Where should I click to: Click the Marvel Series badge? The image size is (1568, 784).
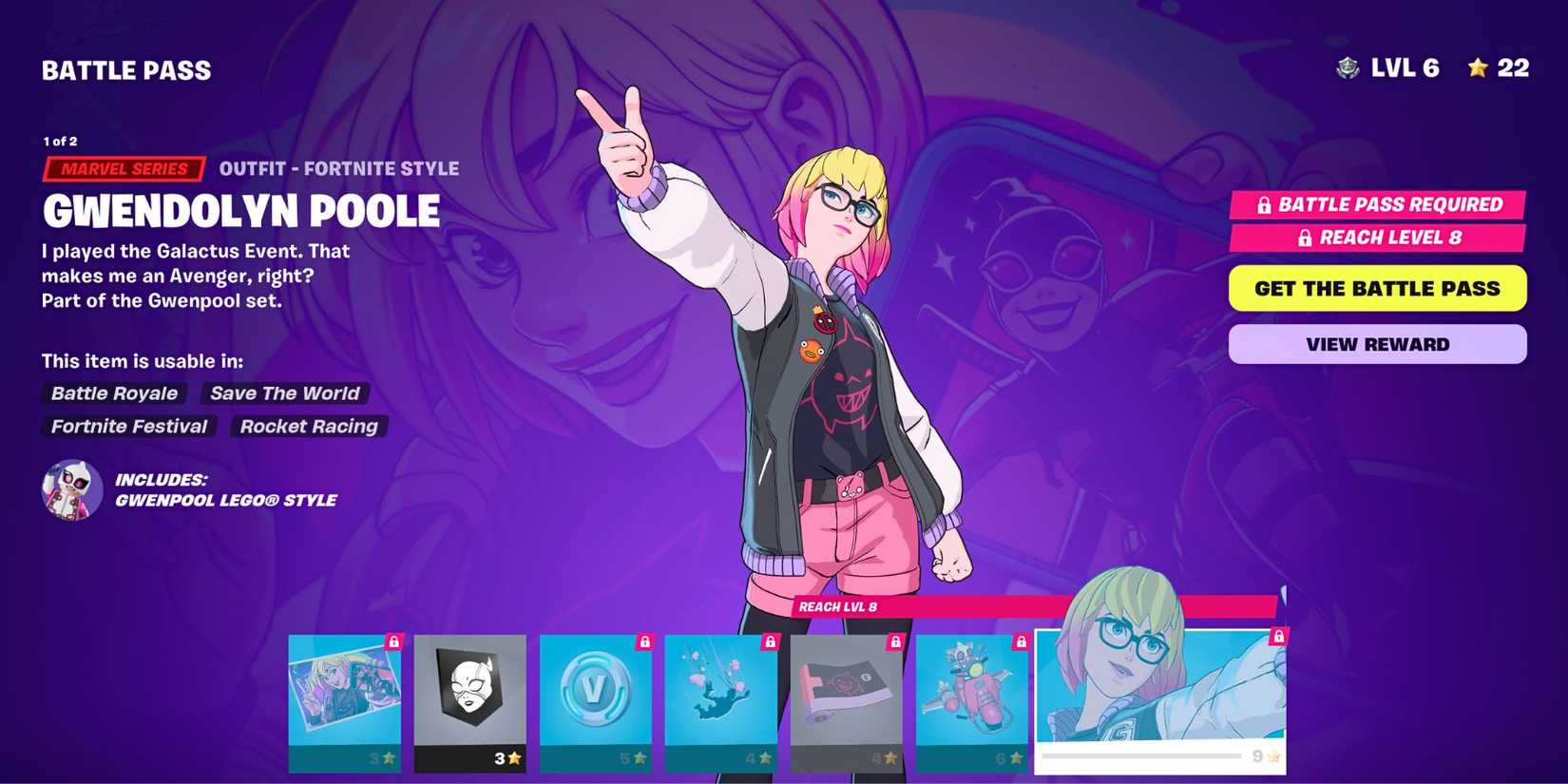[123, 169]
